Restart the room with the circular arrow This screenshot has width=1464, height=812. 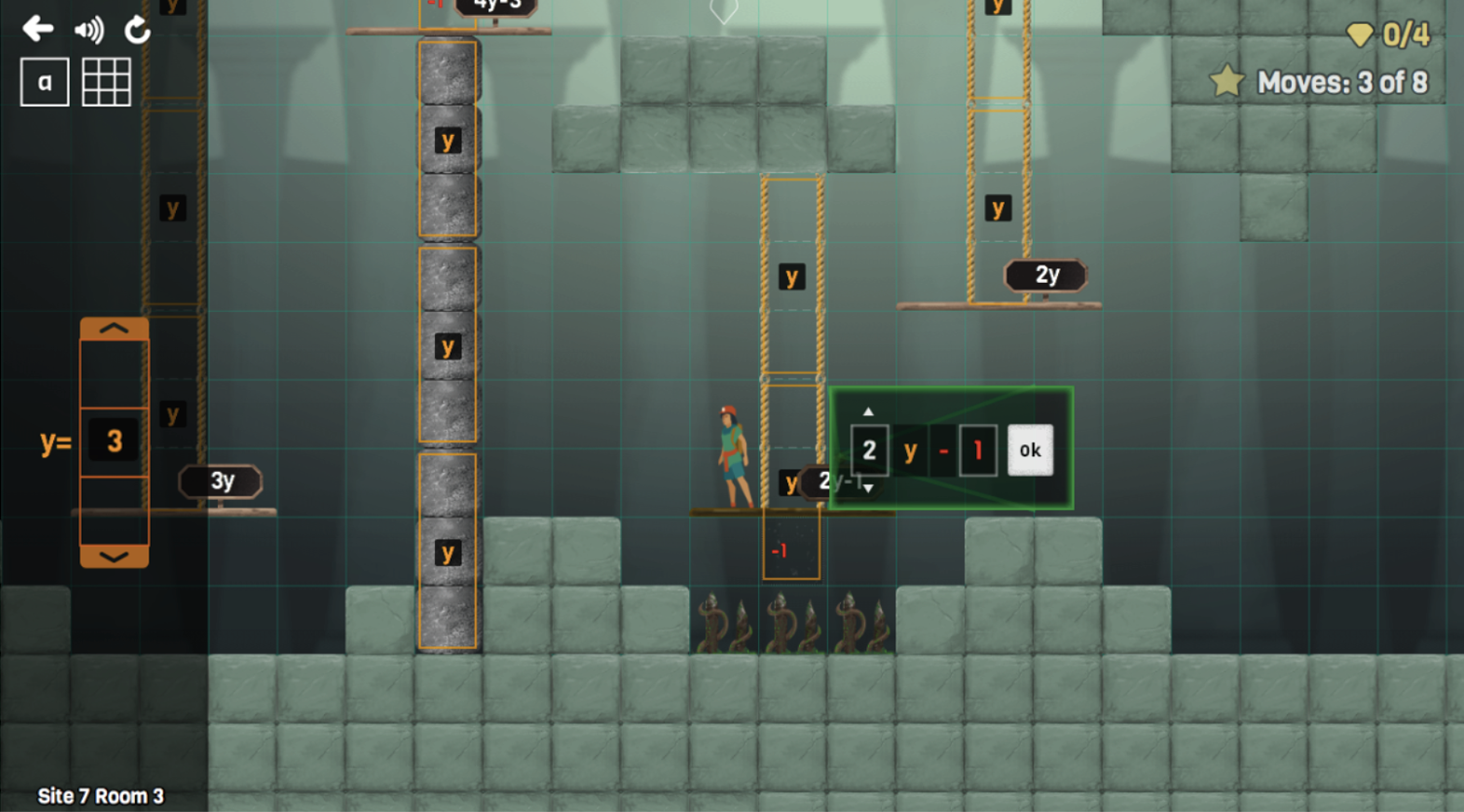138,31
